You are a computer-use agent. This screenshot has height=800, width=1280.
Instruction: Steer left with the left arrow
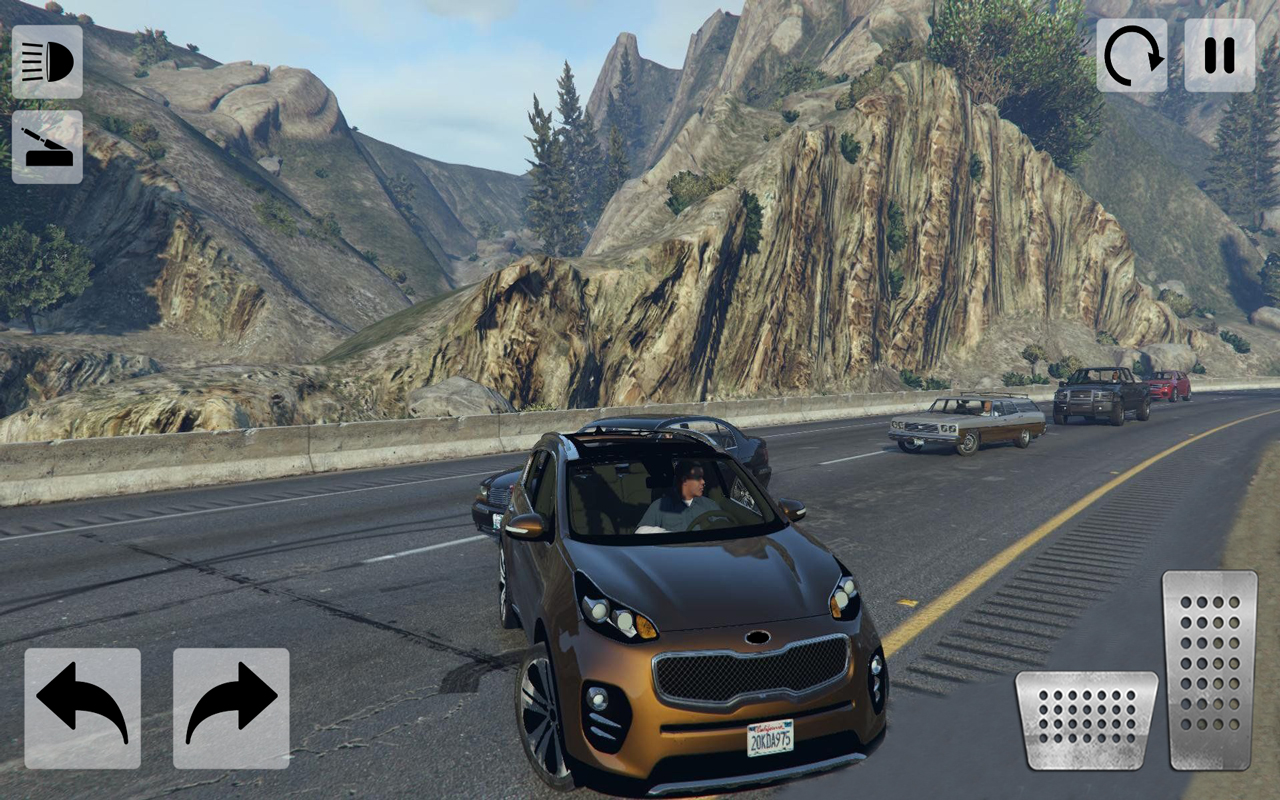tap(83, 708)
